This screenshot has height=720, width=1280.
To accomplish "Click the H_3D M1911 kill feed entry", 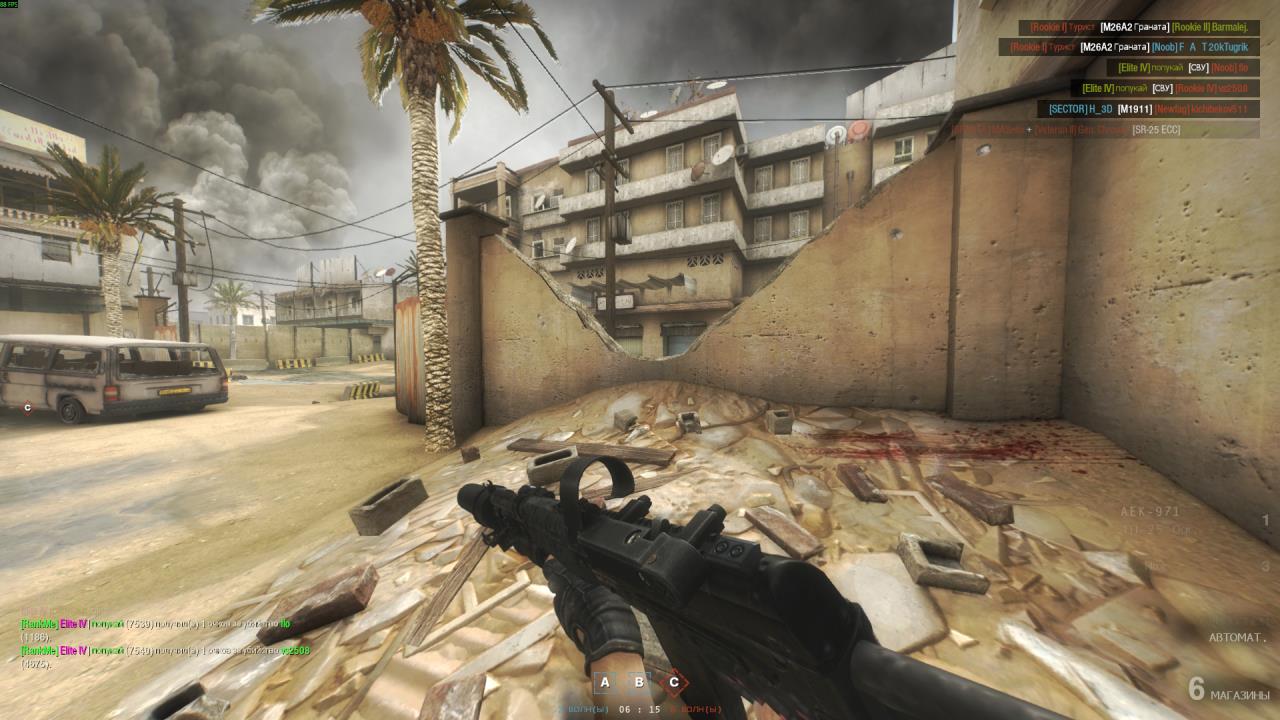I will pyautogui.click(x=1149, y=108).
